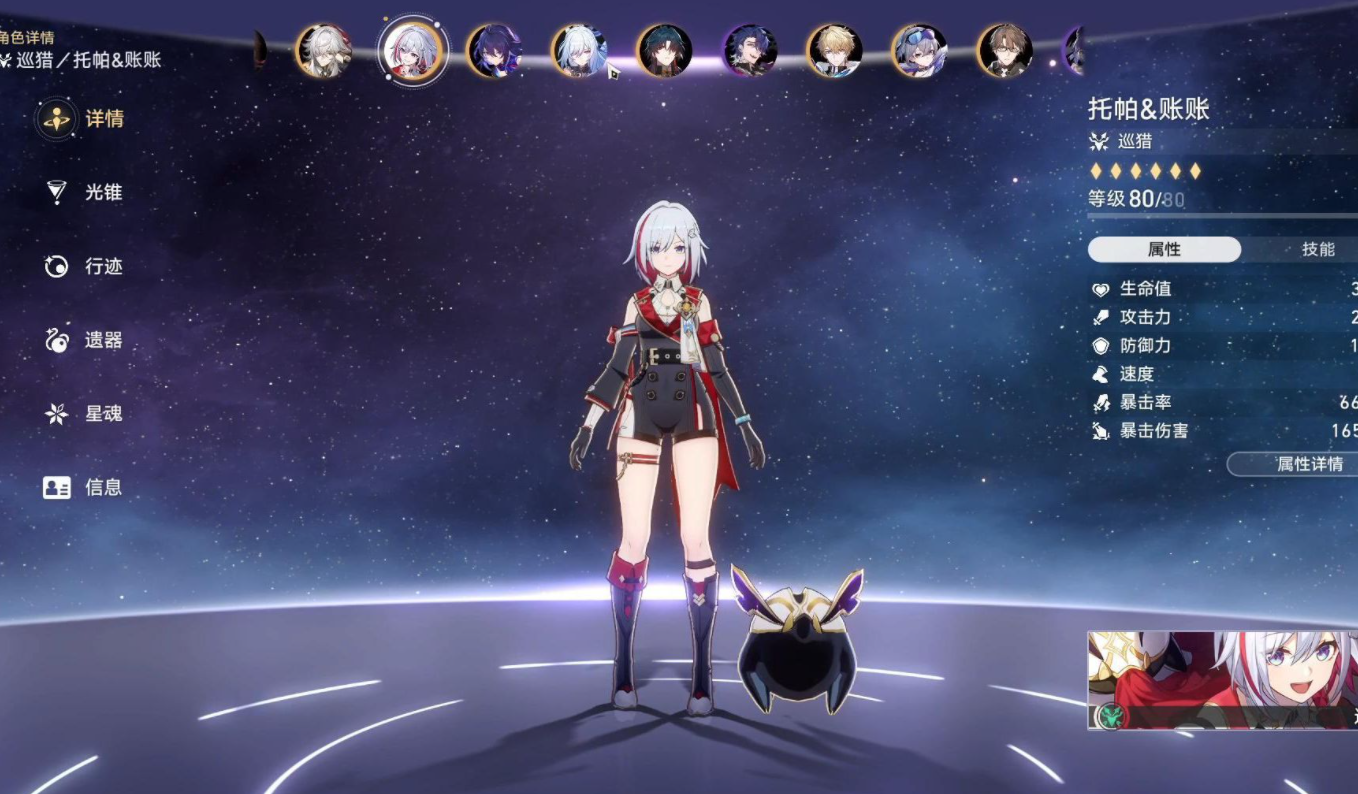
Task: Click the Topaz artwork thumbnail in the corner
Action: coord(1222,680)
